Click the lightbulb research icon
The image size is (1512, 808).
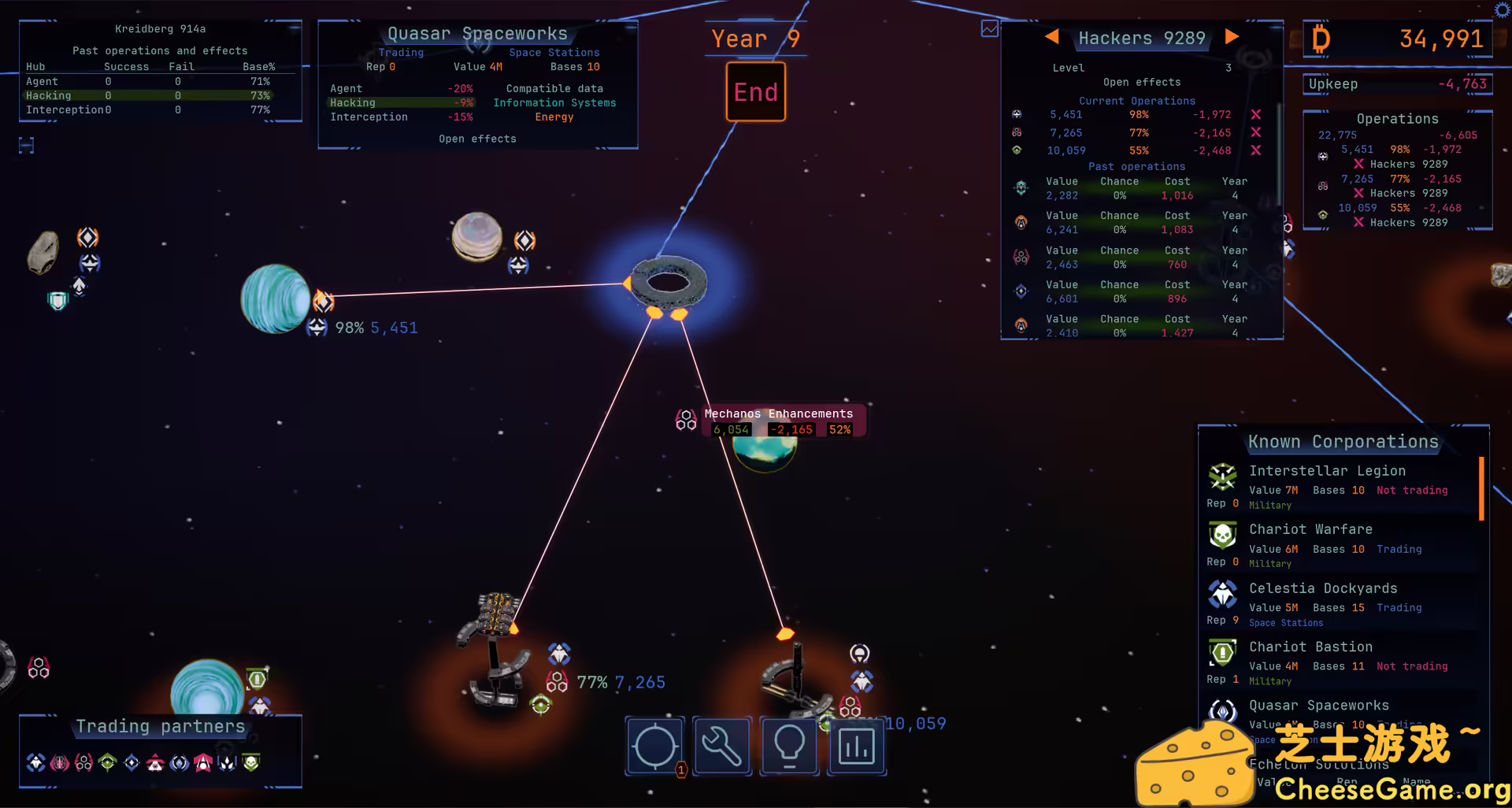click(789, 746)
